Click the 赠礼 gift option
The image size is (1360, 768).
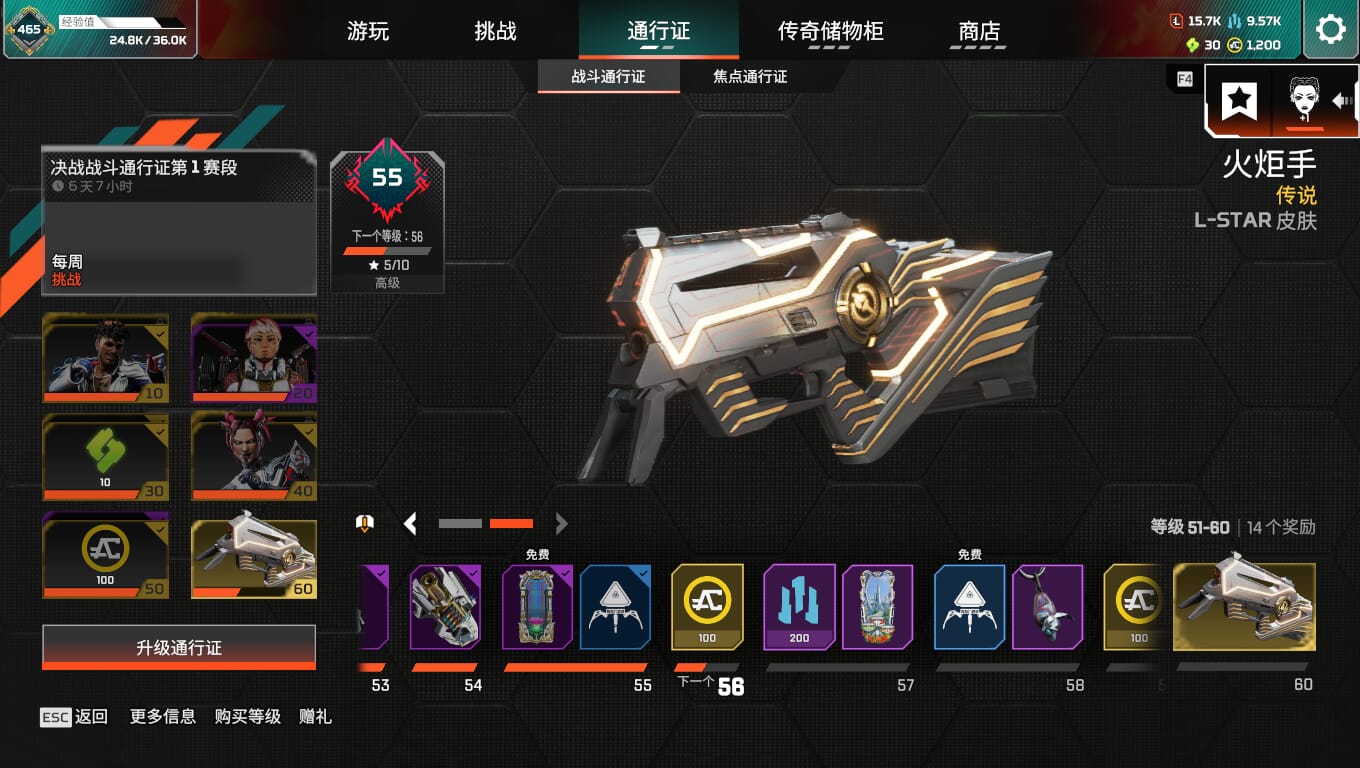click(315, 717)
